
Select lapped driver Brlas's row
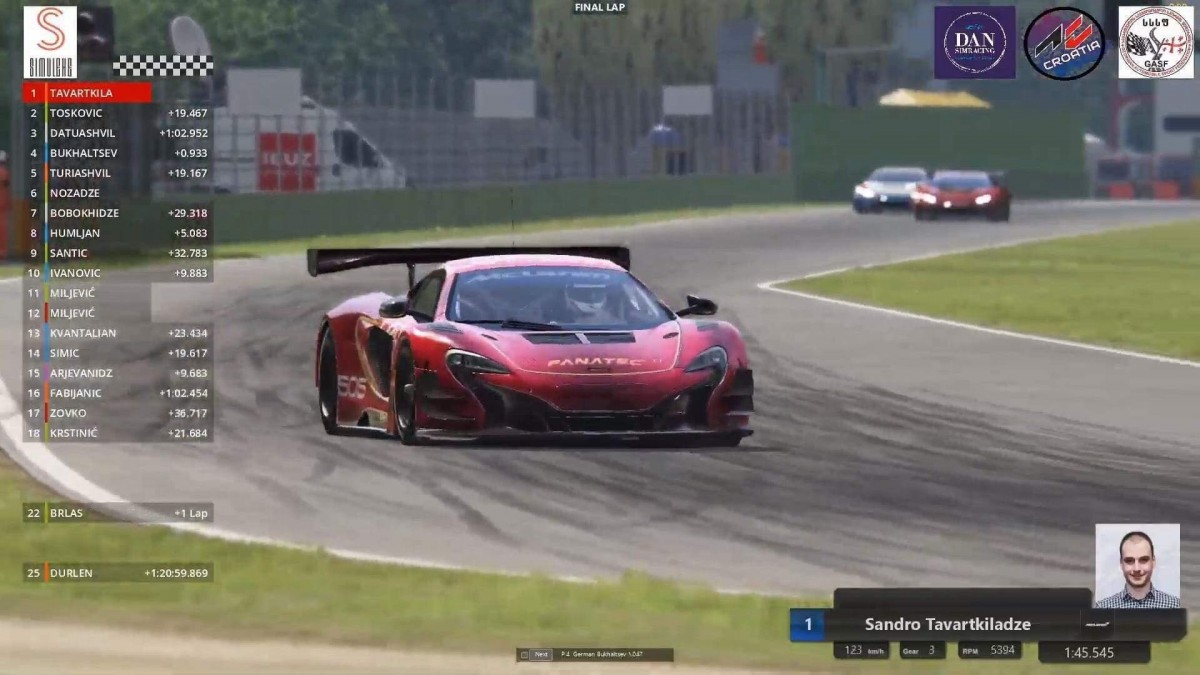pos(118,513)
